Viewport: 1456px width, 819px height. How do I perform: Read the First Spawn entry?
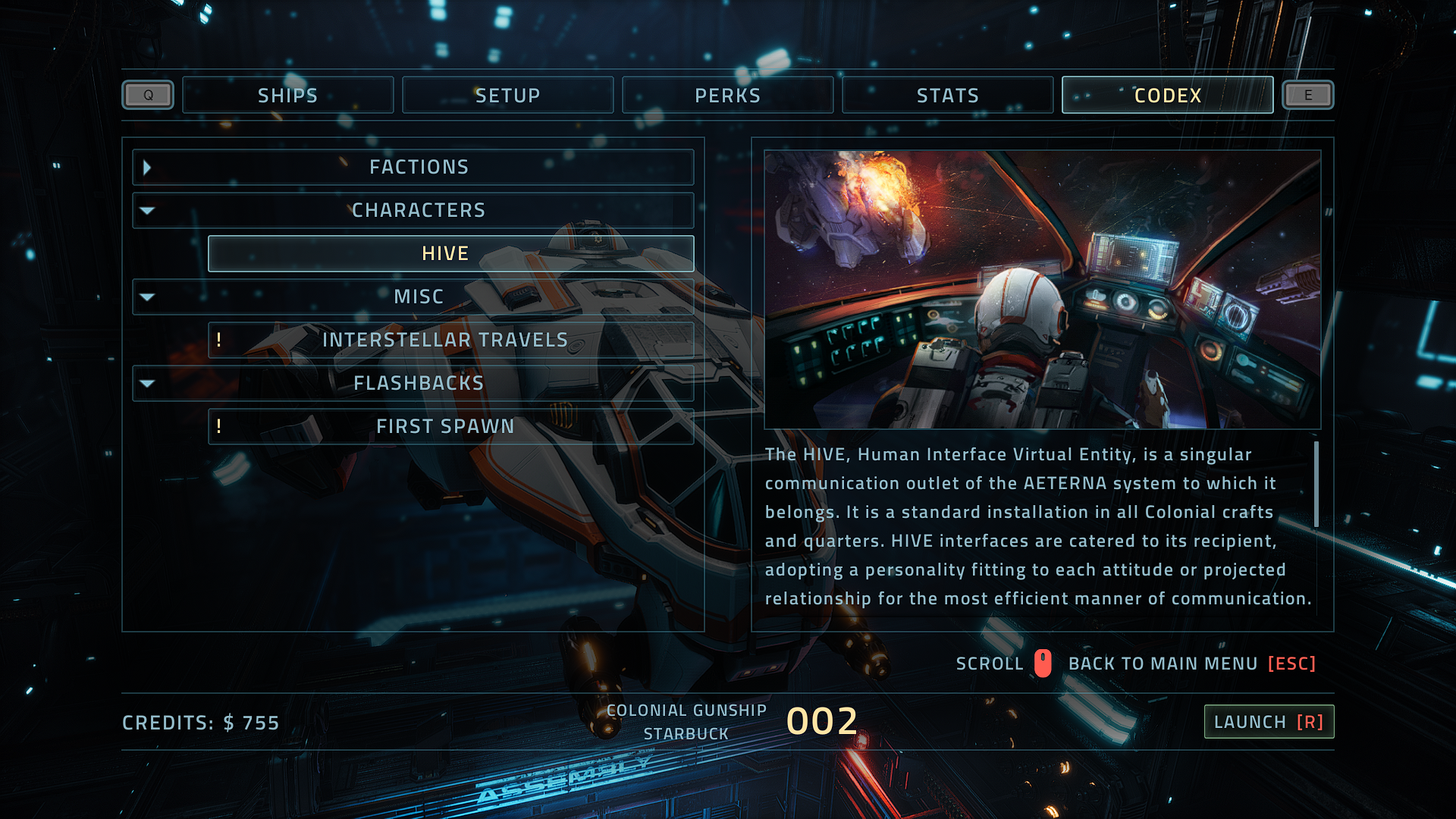[450, 427]
